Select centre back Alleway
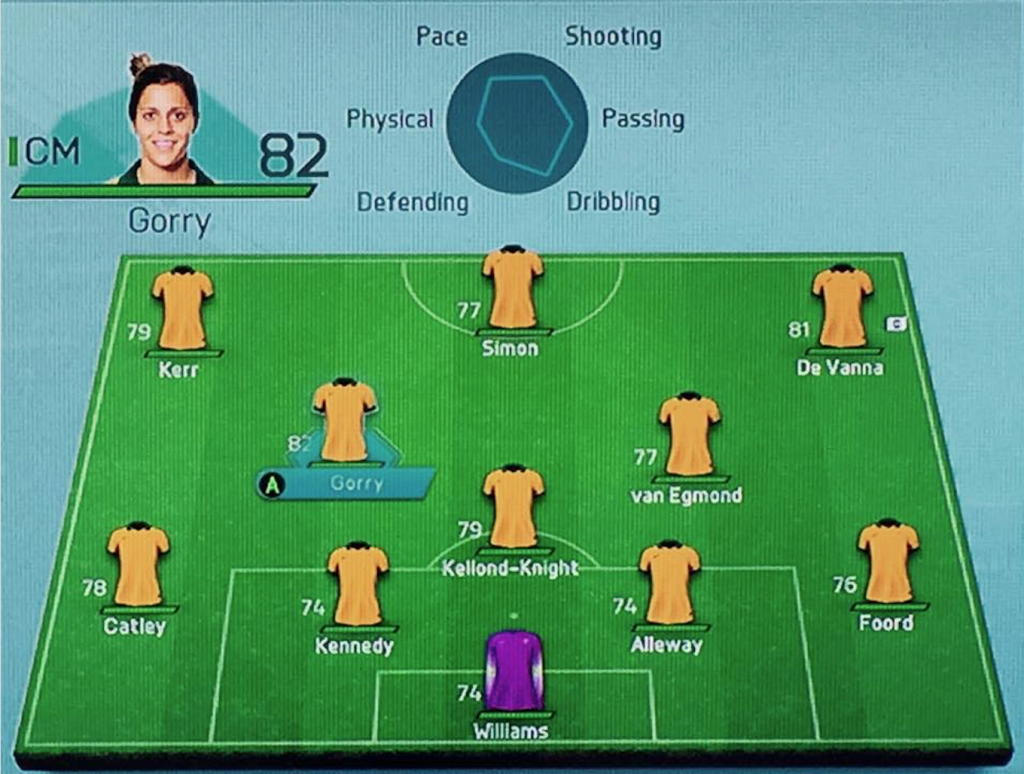This screenshot has height=774, width=1024. 669,585
